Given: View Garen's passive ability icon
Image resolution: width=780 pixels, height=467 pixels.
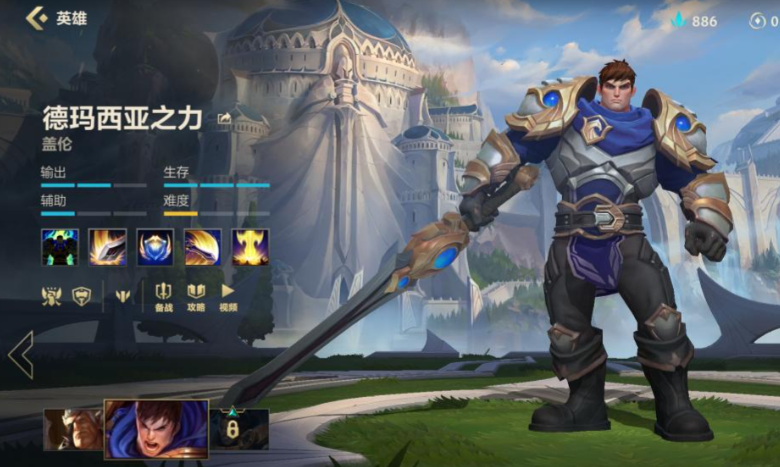Looking at the screenshot, I should coord(59,247).
